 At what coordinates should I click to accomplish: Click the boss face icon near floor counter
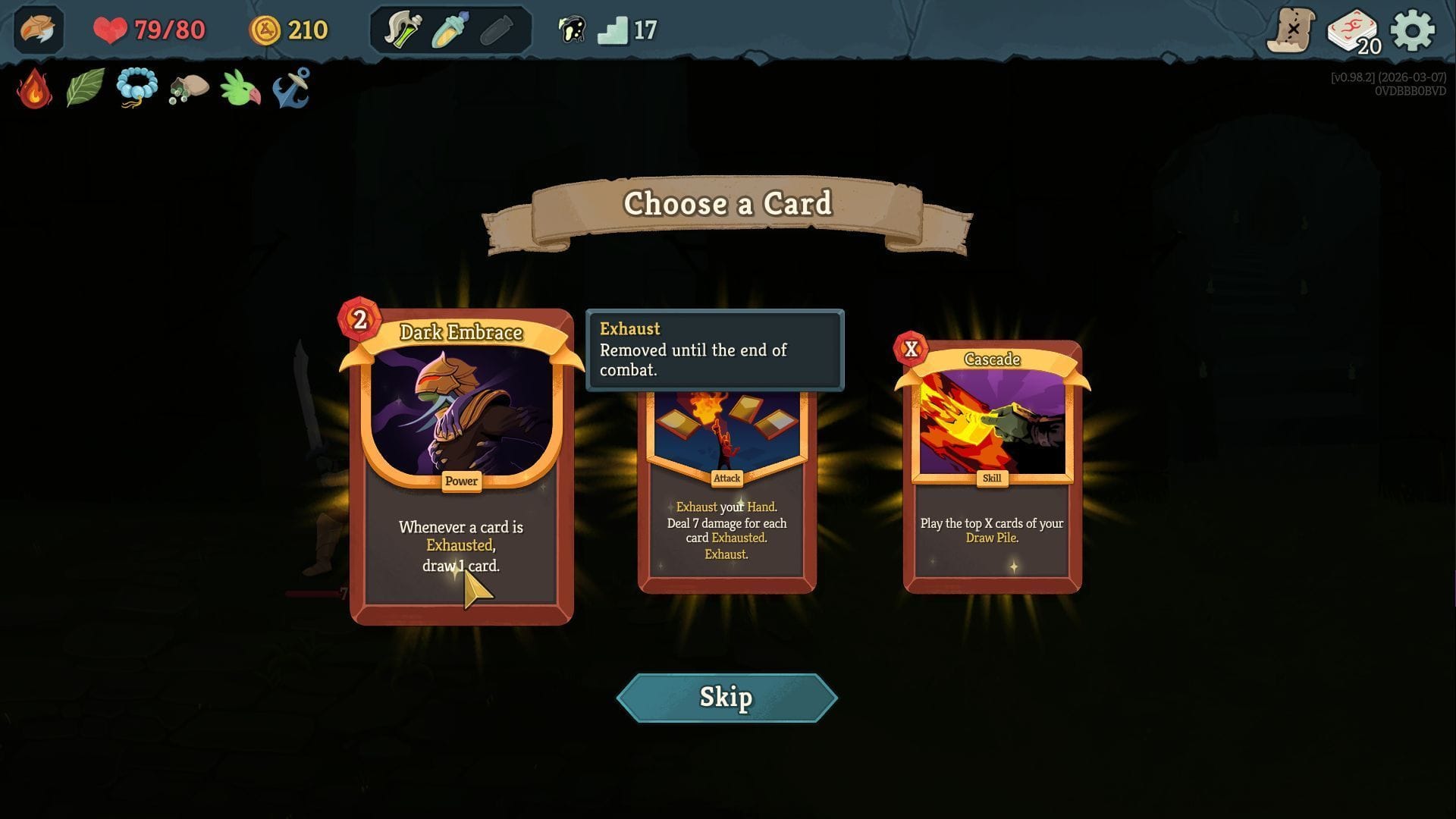(573, 30)
